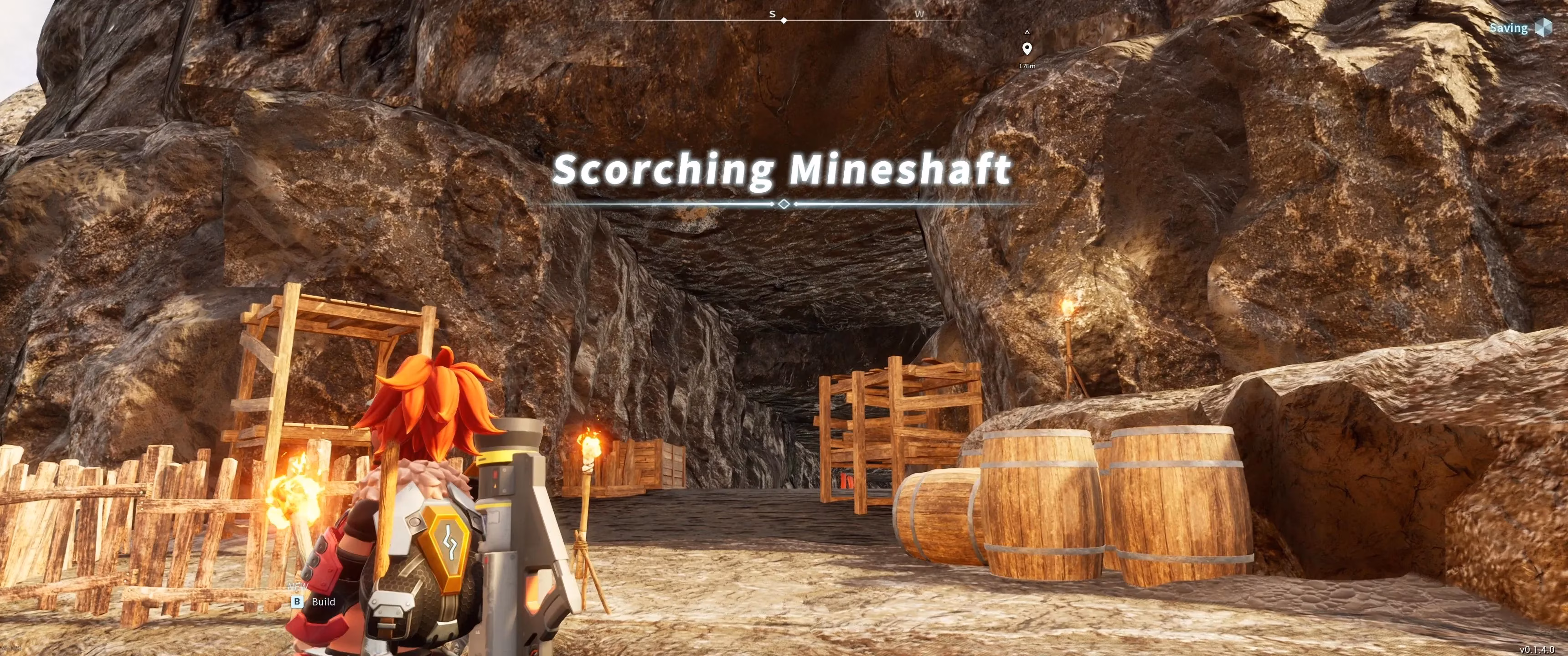Click the small arrow above the waypoint pin

coord(1028,32)
